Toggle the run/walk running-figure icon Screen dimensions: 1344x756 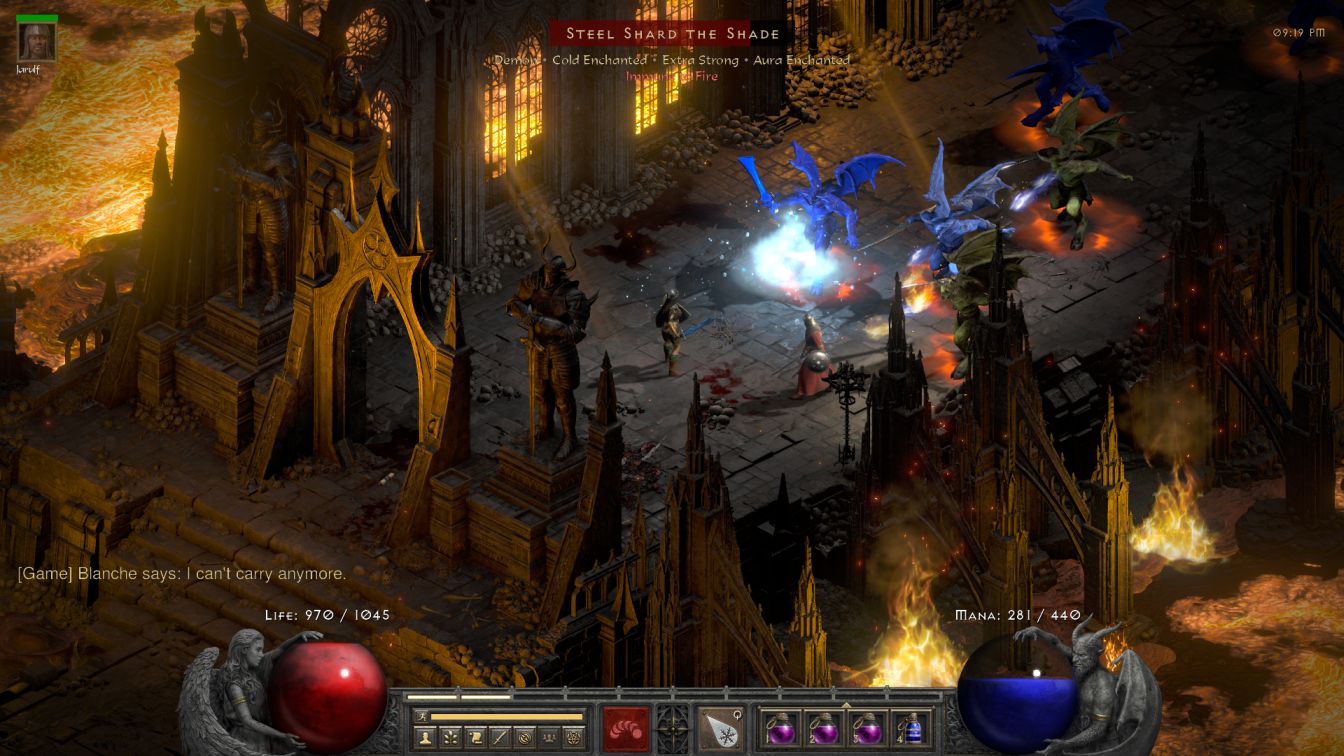(420, 716)
